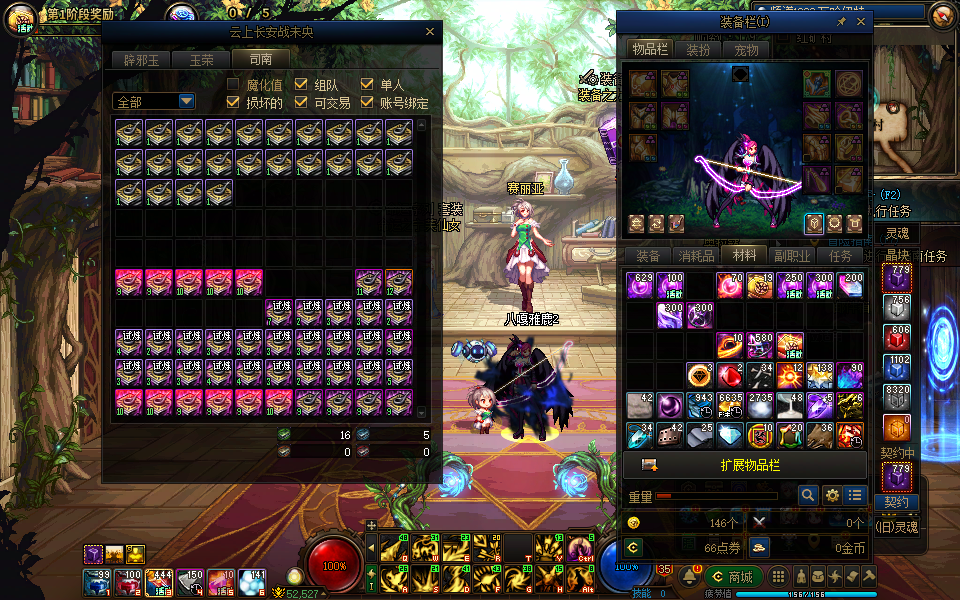Open inventory search with the magnifier button
960x600 pixels.
[x=808, y=495]
